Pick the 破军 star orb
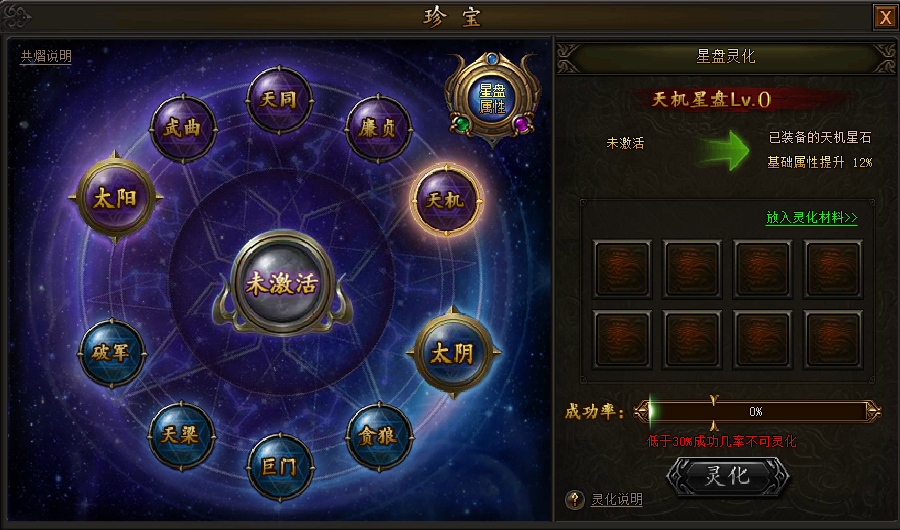Image resolution: width=900 pixels, height=530 pixels. click(x=112, y=351)
